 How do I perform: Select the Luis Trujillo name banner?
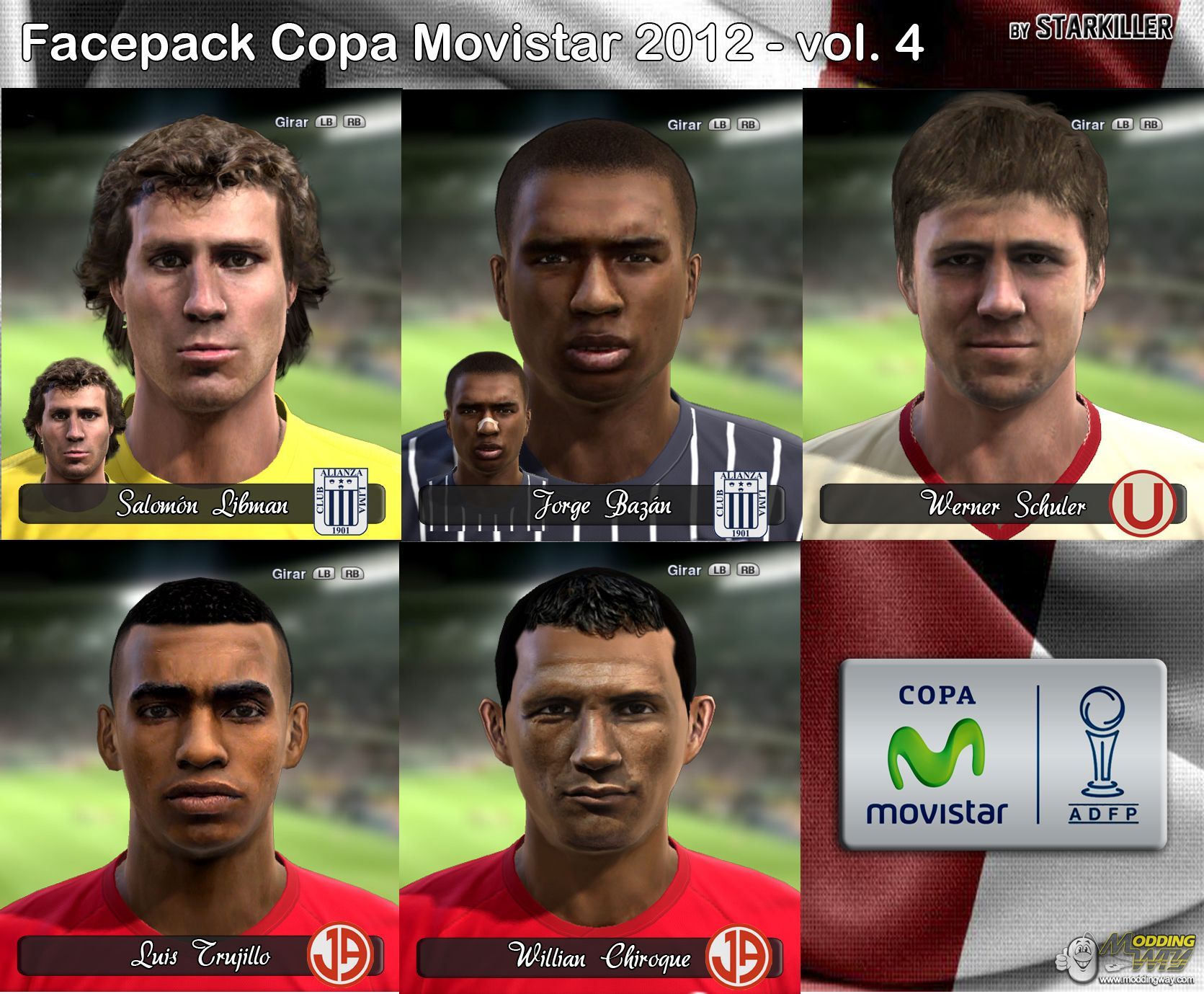200,956
